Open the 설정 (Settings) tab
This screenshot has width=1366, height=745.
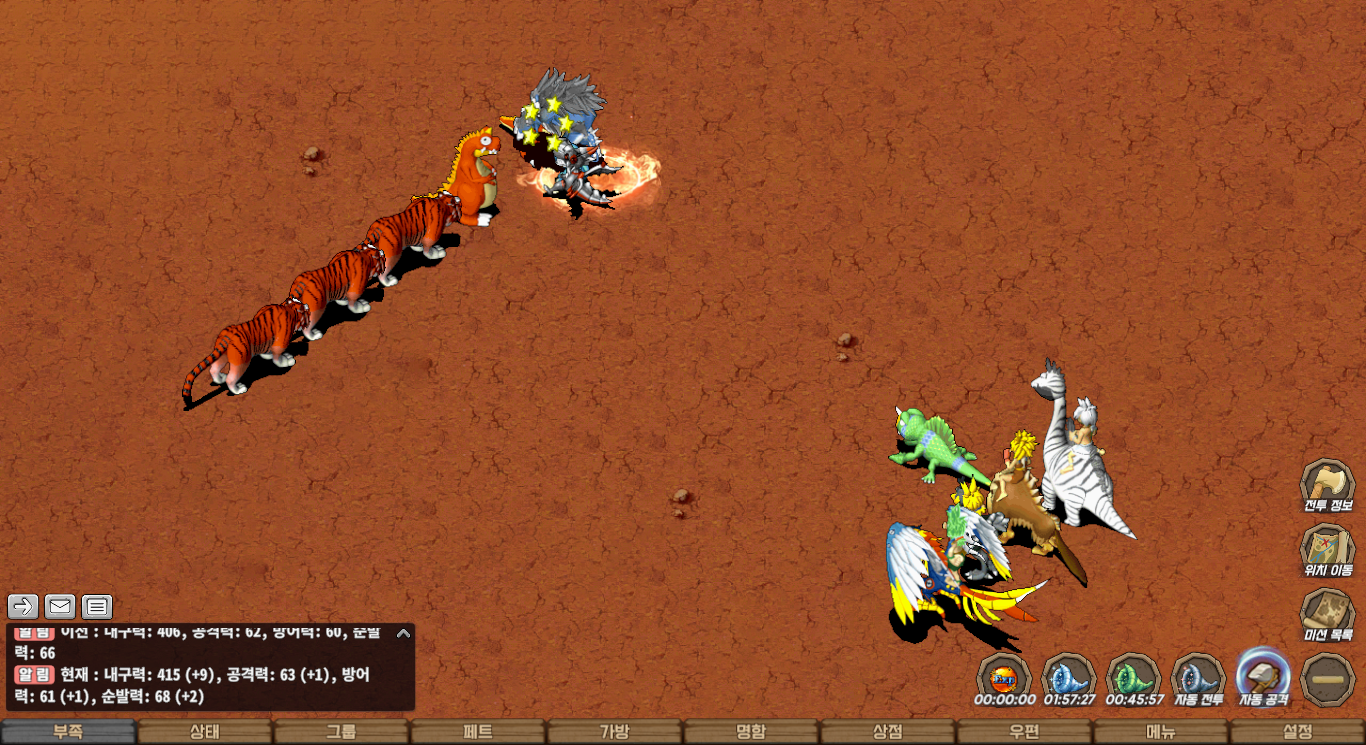click(x=1297, y=732)
